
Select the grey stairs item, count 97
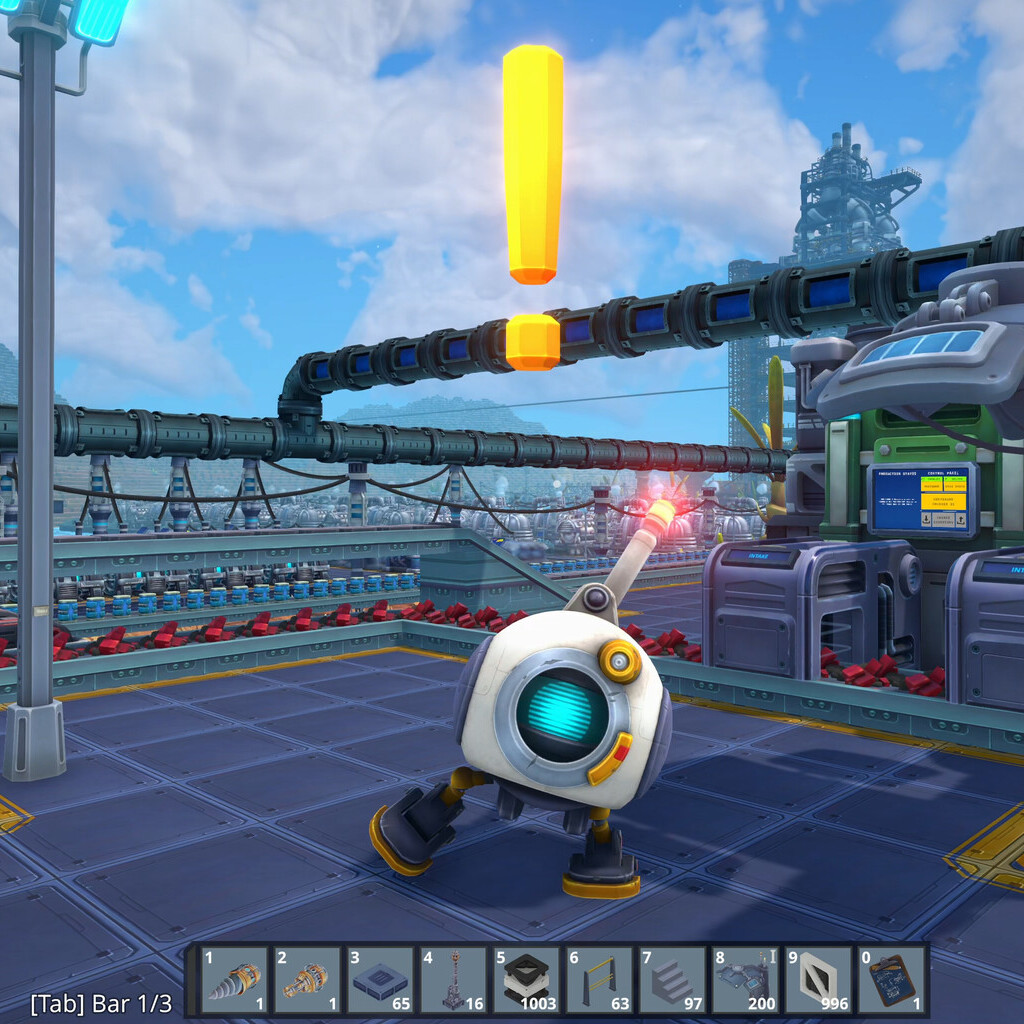point(672,980)
